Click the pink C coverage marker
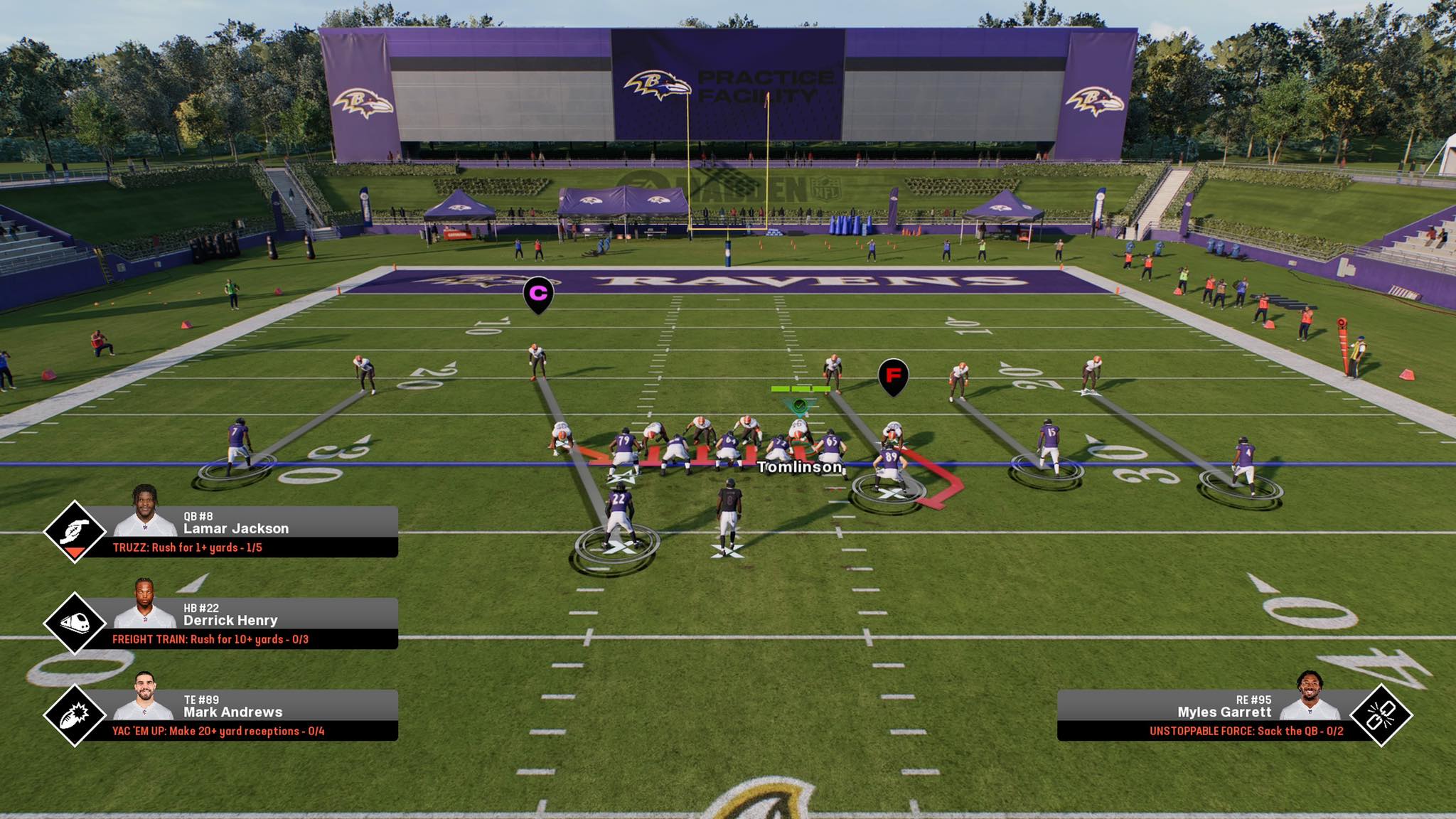 point(538,293)
